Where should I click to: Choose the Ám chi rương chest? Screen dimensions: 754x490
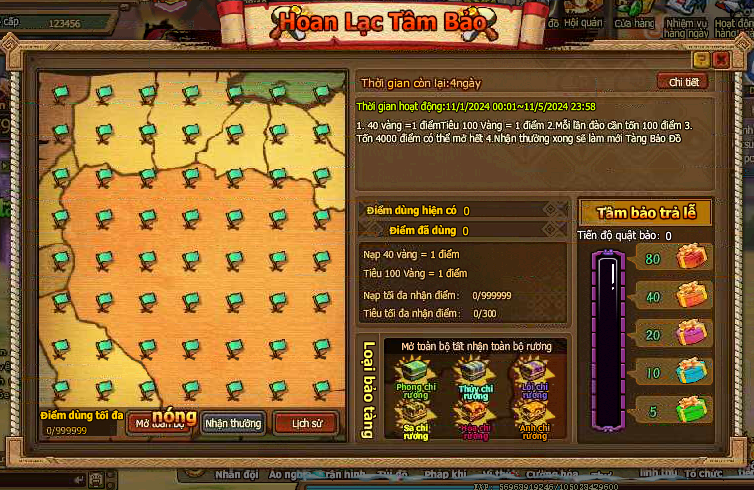coord(533,416)
